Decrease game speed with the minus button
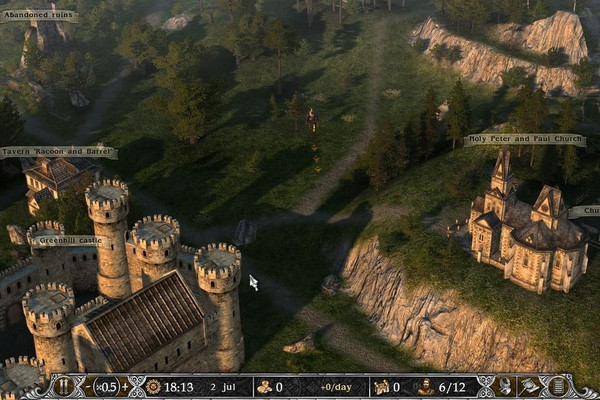 [88, 387]
